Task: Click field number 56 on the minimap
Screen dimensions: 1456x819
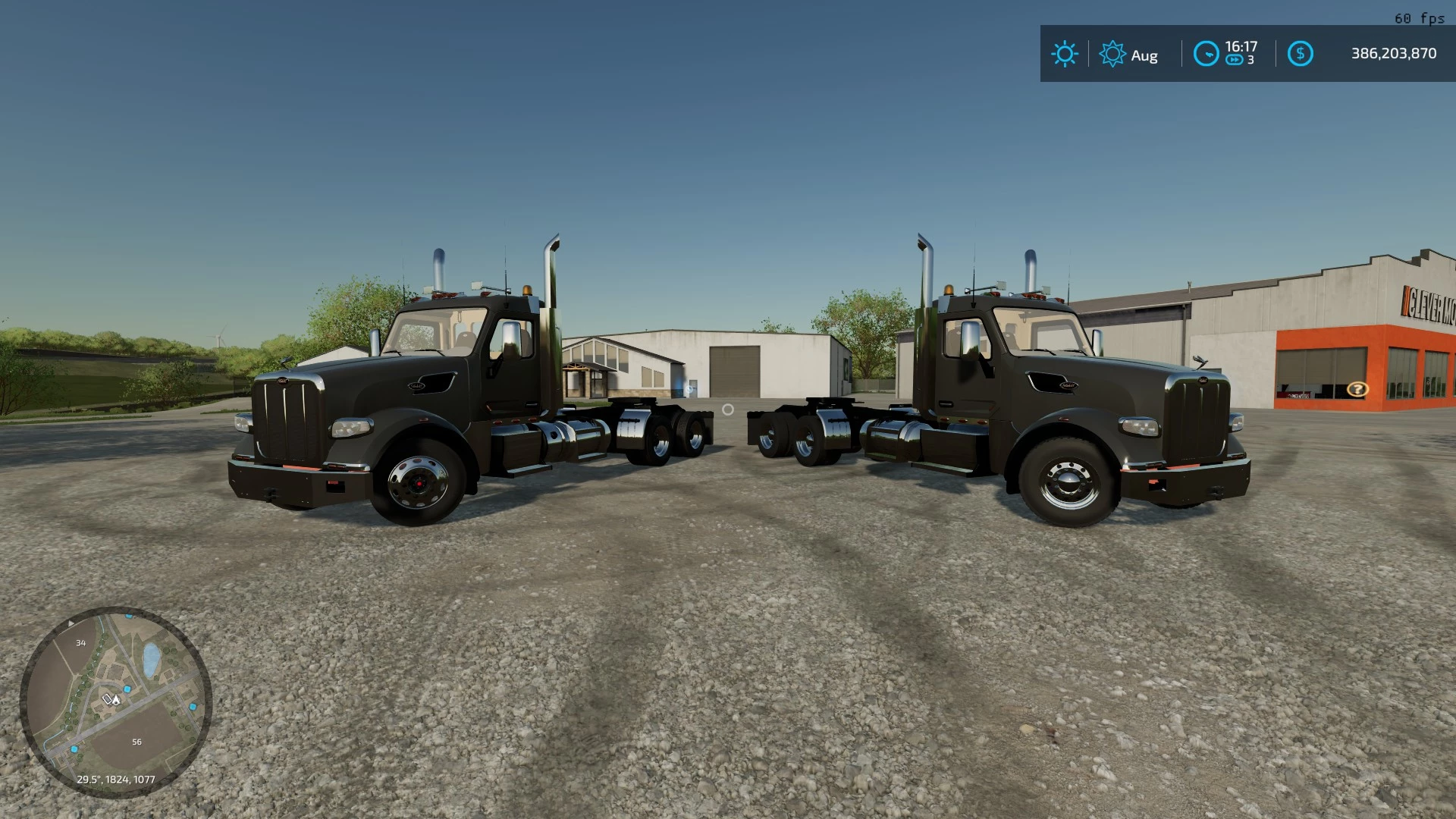Action: (x=136, y=741)
